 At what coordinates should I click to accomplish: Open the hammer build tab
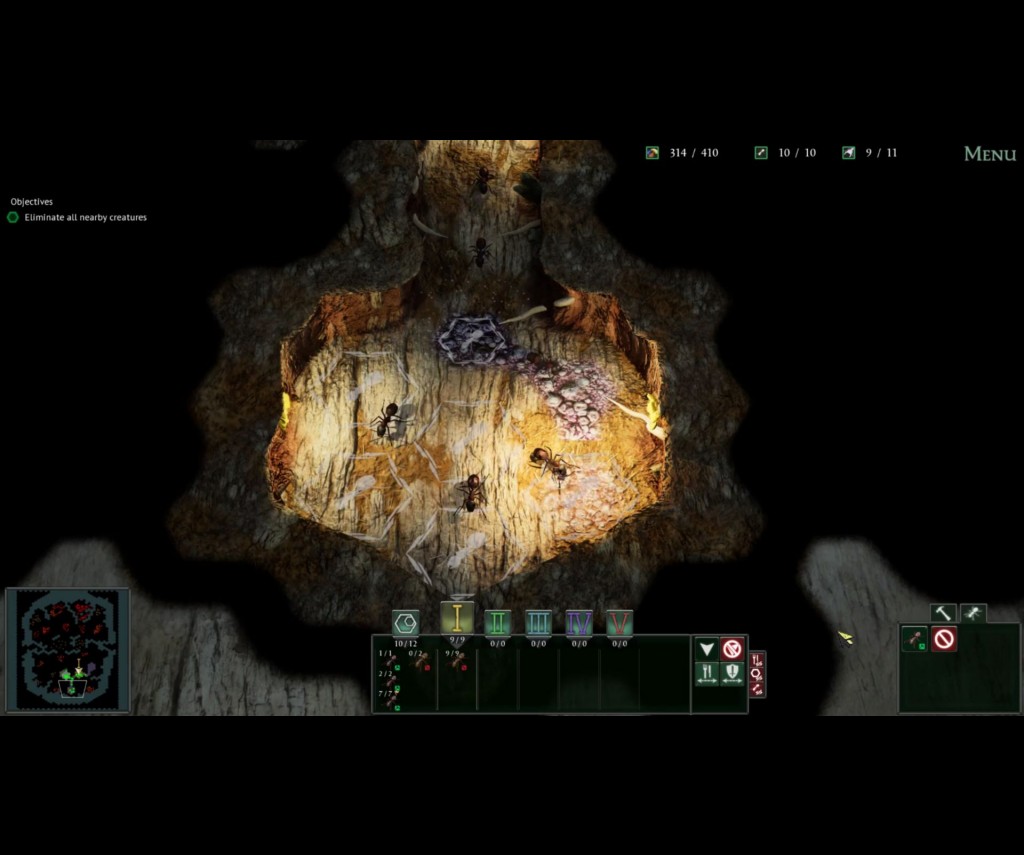943,613
